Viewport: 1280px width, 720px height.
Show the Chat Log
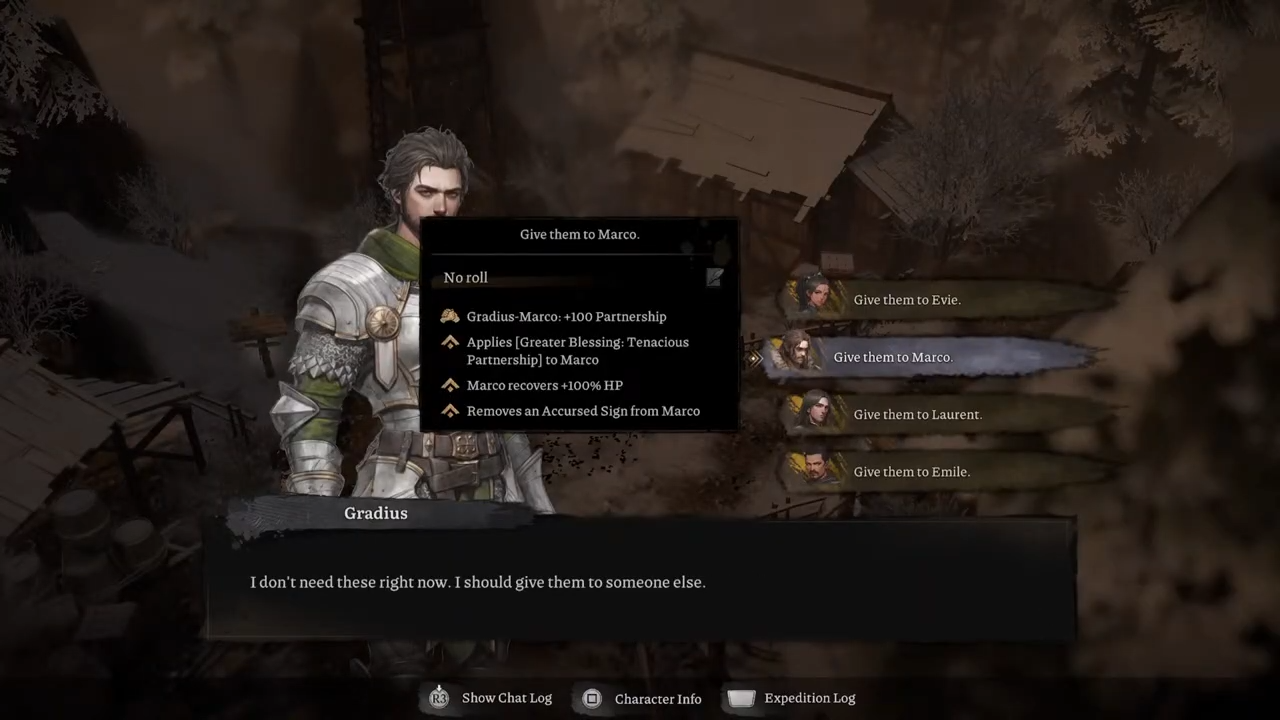click(491, 698)
